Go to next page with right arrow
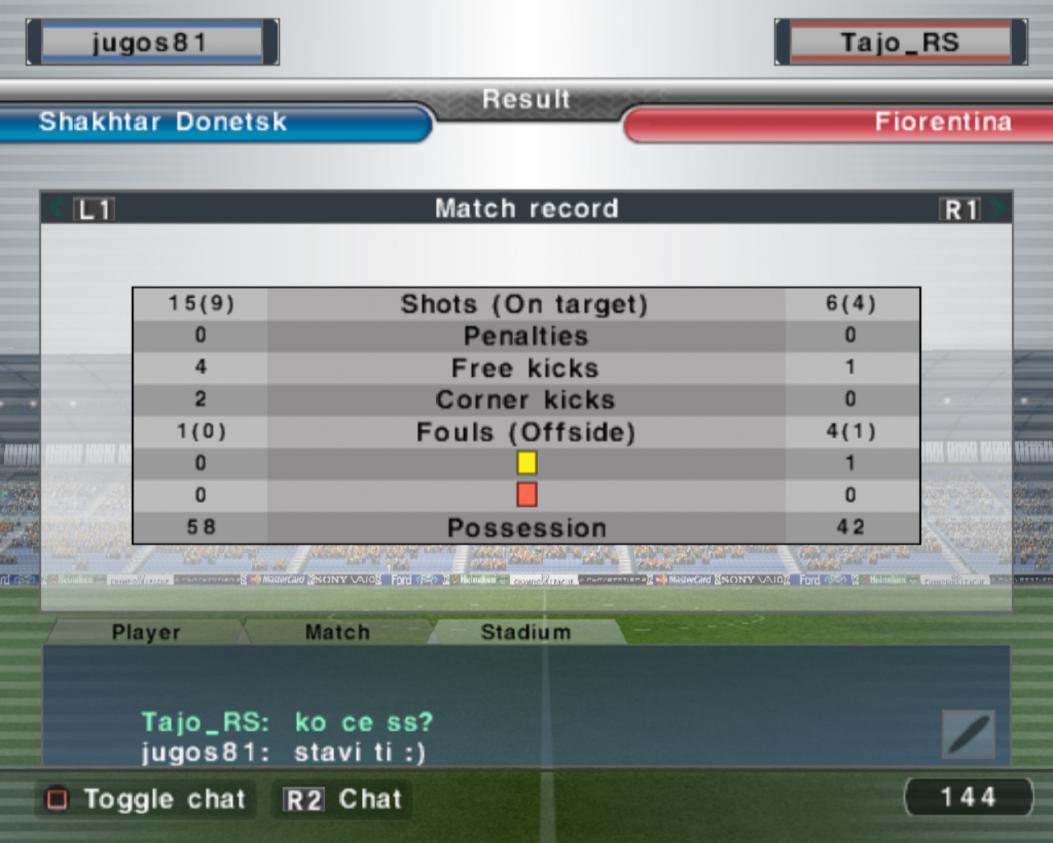The image size is (1053, 843). pos(998,209)
